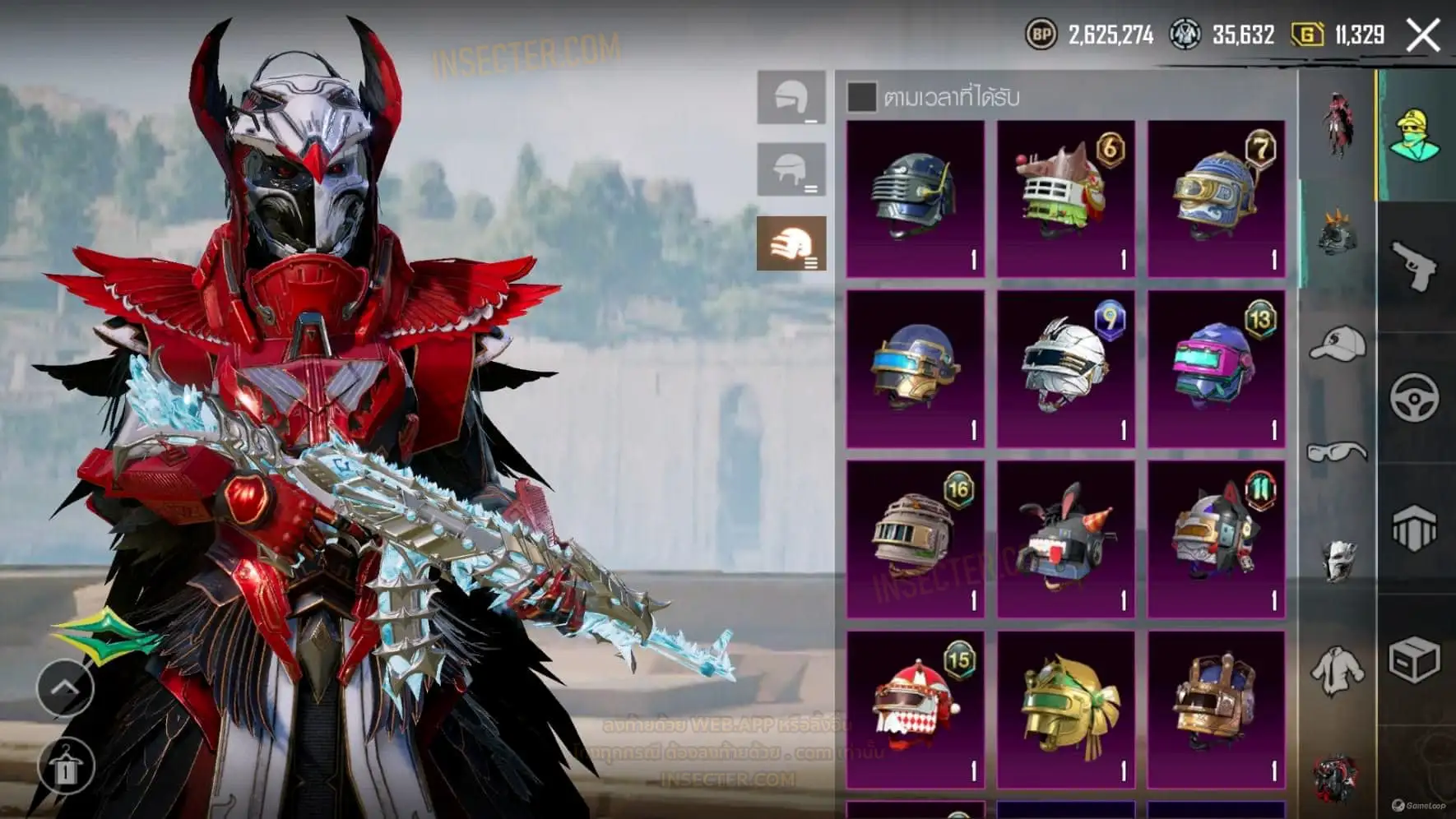This screenshot has height=819, width=1456.
Task: Switch to the level 1 helmet filter
Action: coord(791,98)
